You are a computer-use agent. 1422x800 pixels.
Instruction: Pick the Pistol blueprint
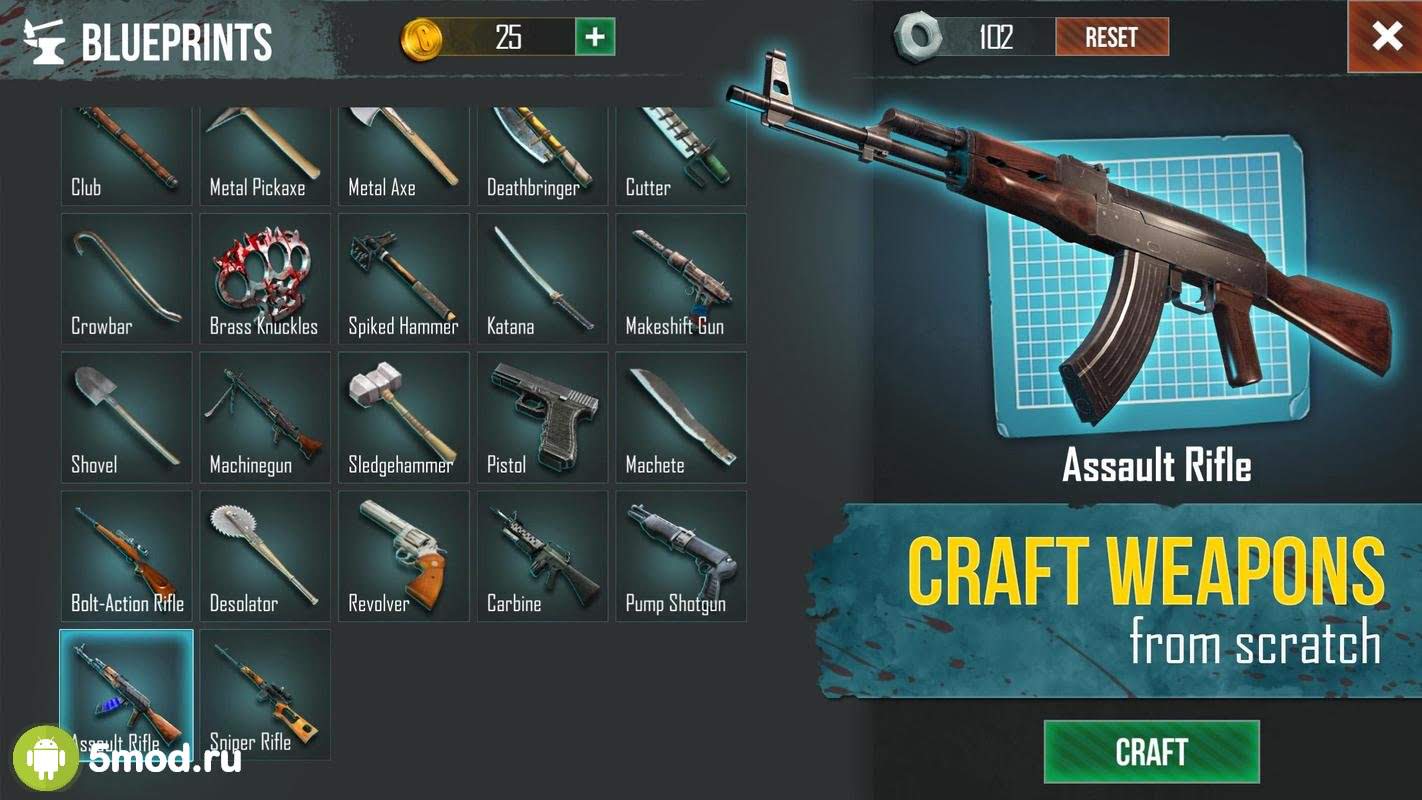click(542, 417)
